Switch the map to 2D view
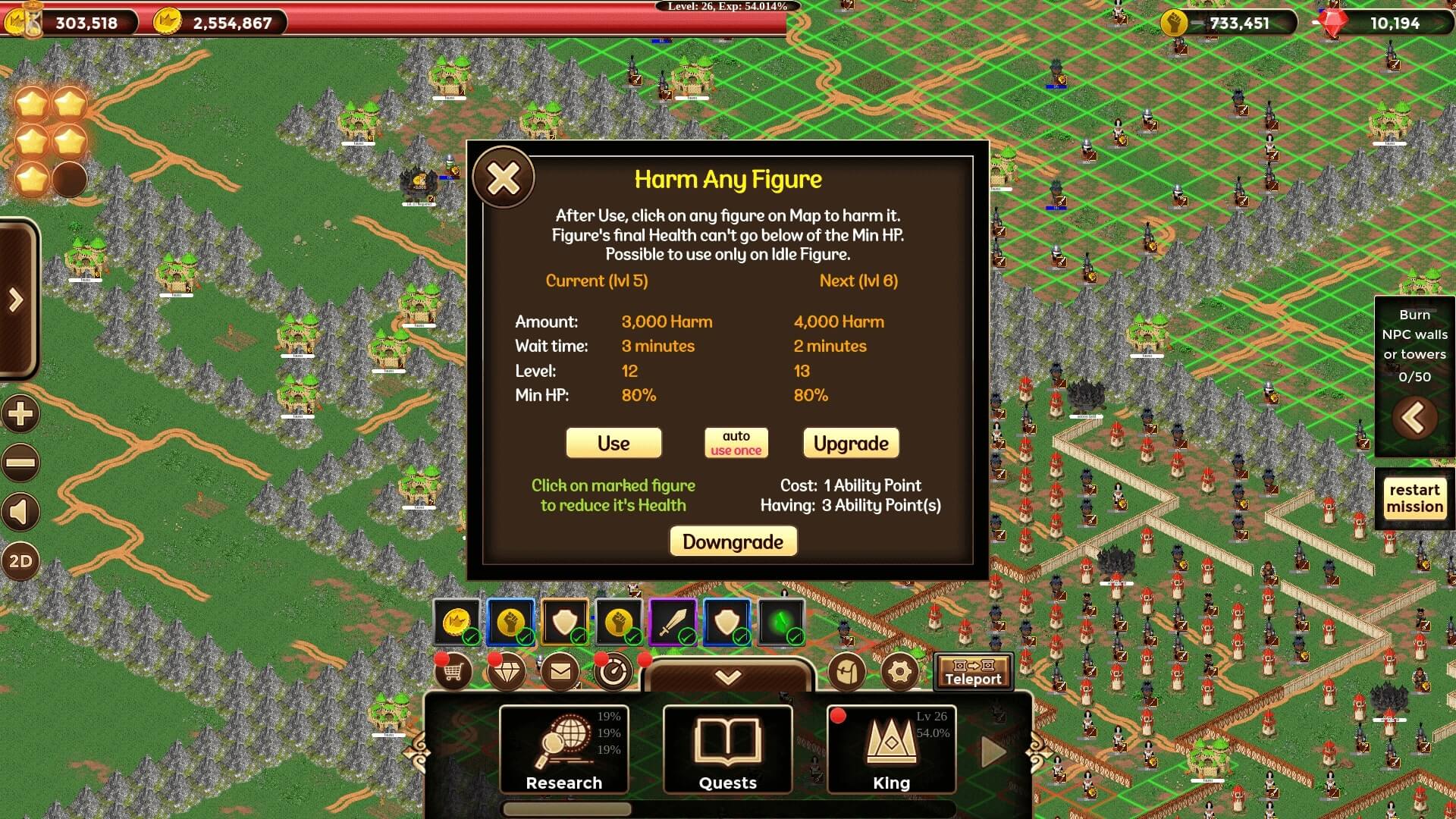 tap(20, 562)
